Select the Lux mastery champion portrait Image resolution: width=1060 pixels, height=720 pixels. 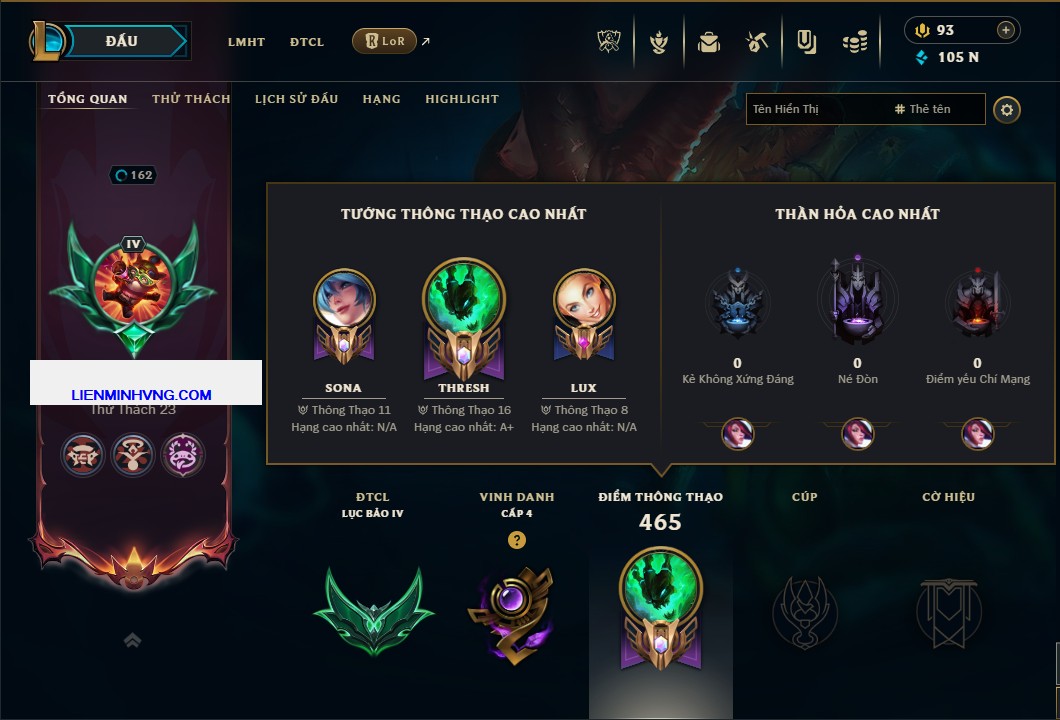[584, 300]
